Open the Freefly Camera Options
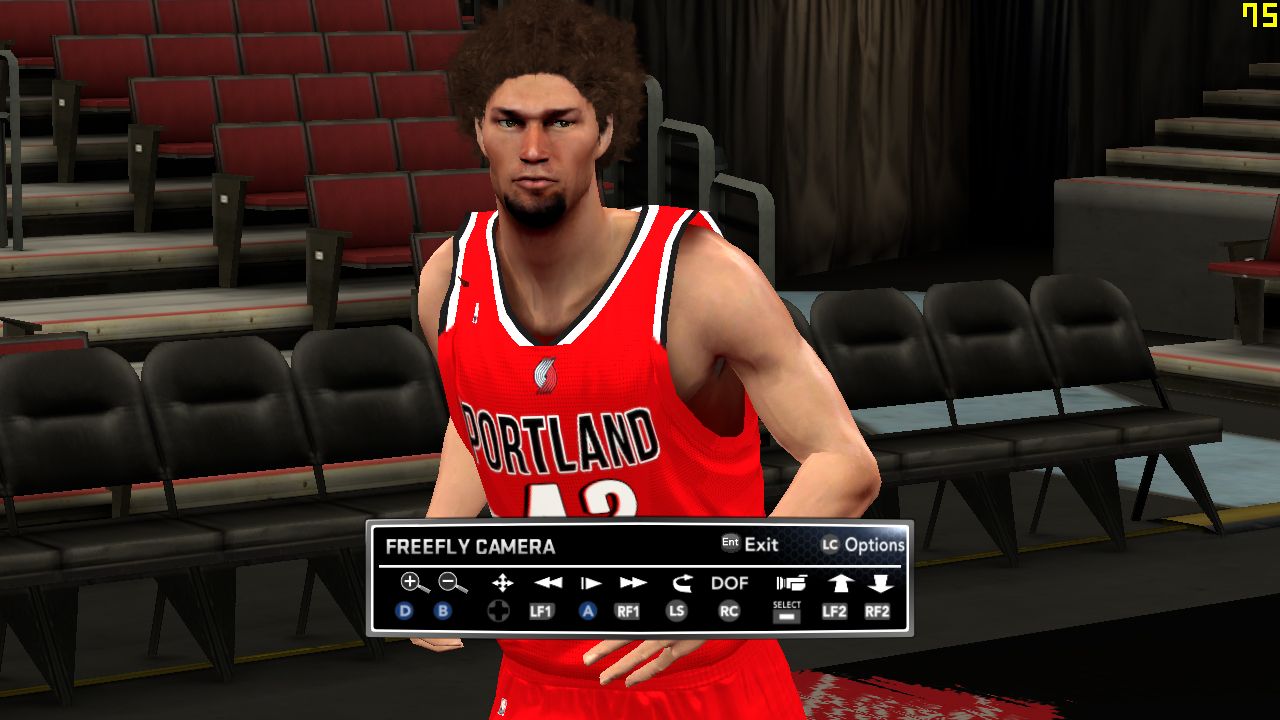This screenshot has height=720, width=1280. coord(862,545)
